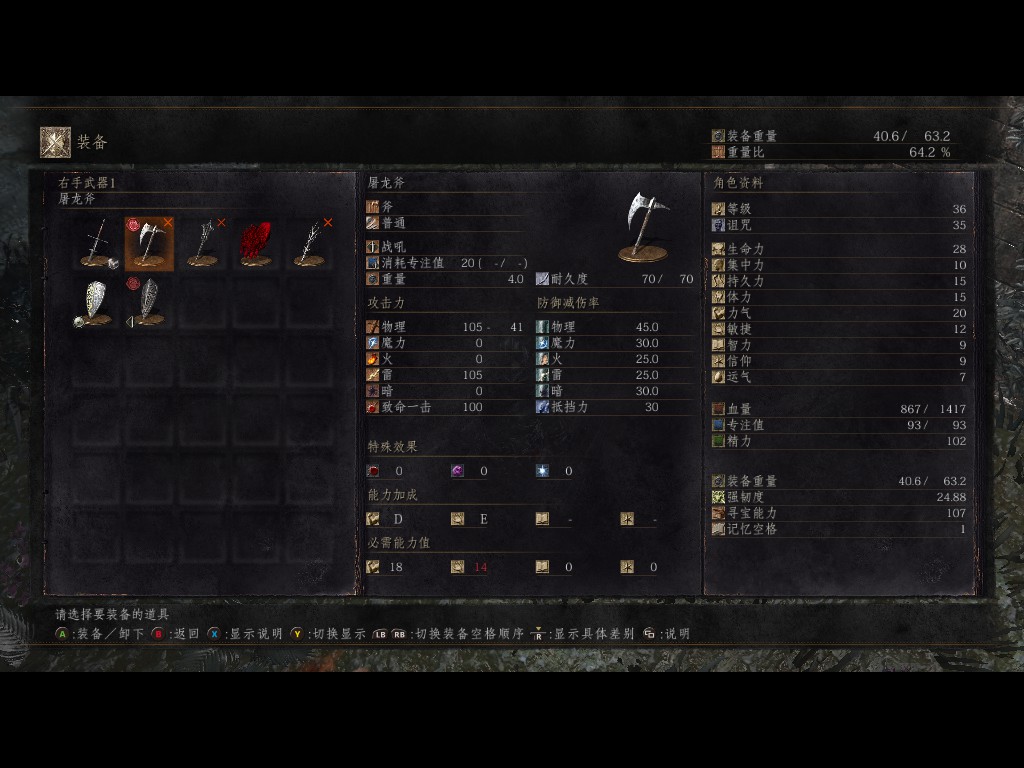
Task: Choose the highlighted Dragonslayer's Axe slot
Action: [149, 244]
